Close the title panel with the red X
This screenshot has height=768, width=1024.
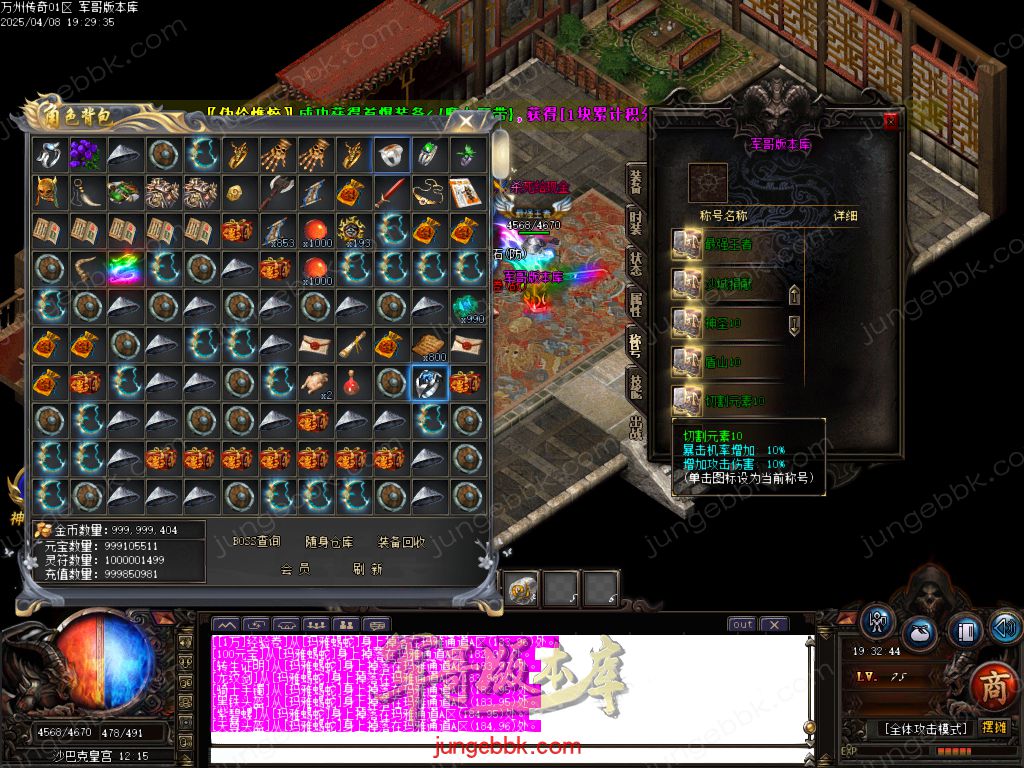[890, 121]
